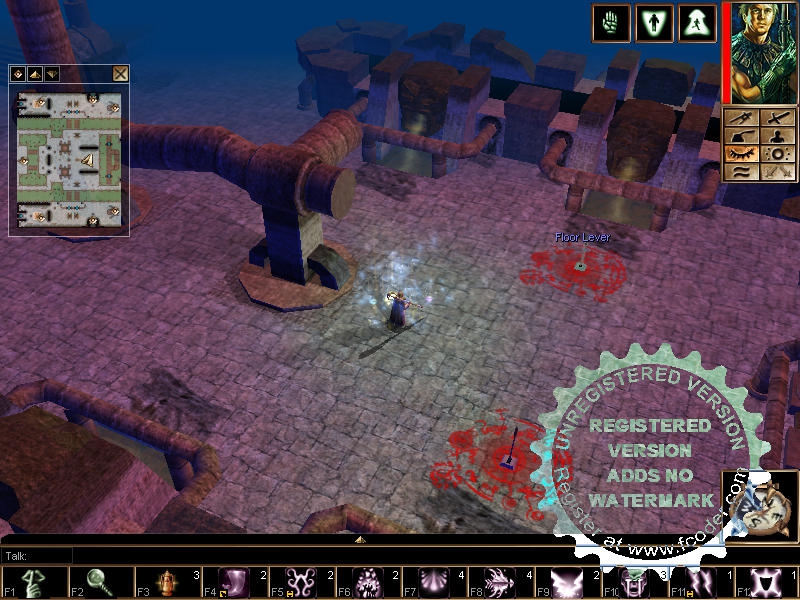Toggle the minimap eye/pin button
The width and height of the screenshot is (800, 600).
click(x=18, y=73)
